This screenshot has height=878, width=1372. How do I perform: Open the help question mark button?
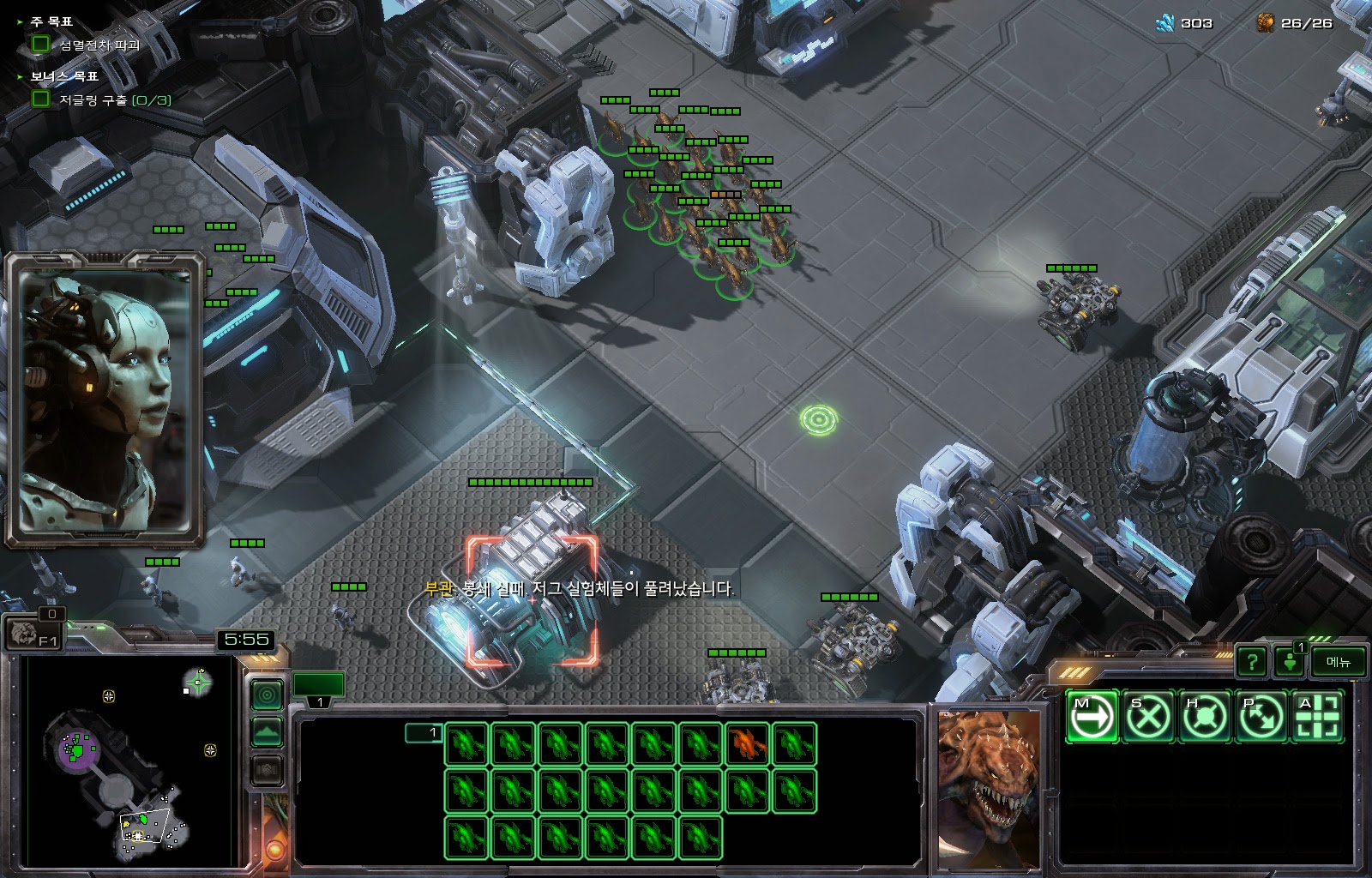click(x=1252, y=662)
